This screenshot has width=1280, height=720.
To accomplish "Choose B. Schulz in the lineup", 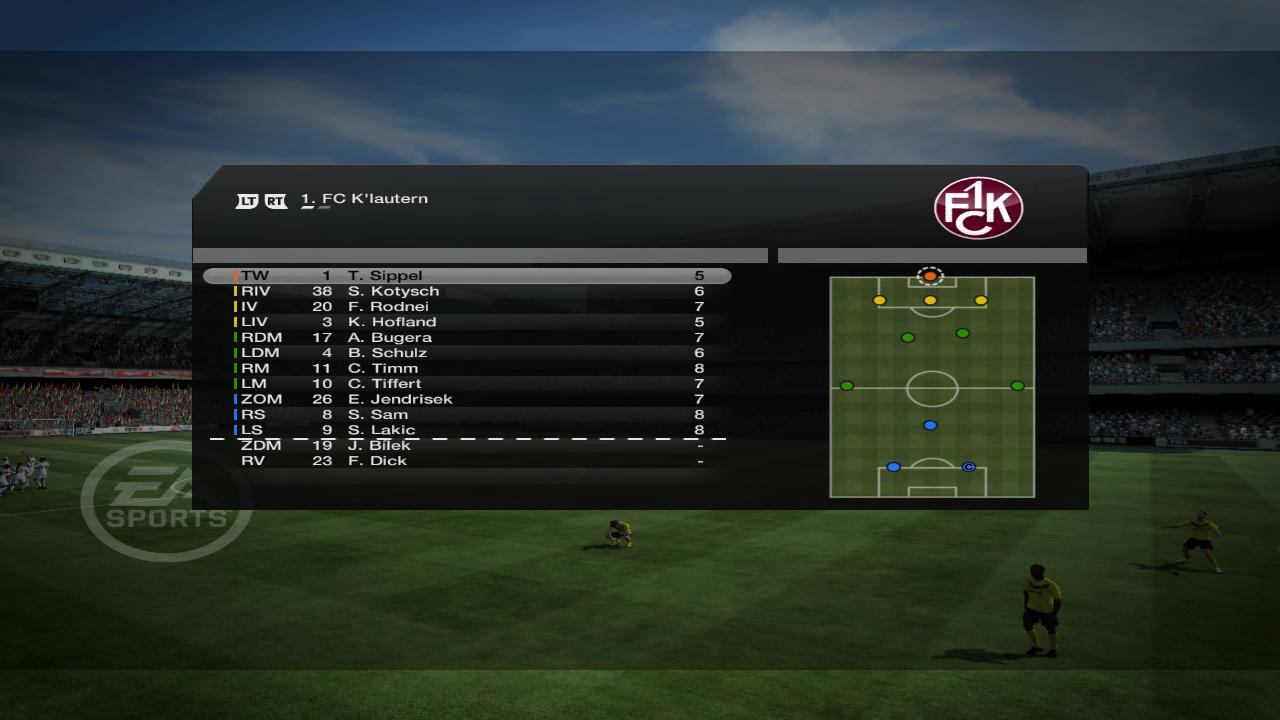I will click(467, 353).
